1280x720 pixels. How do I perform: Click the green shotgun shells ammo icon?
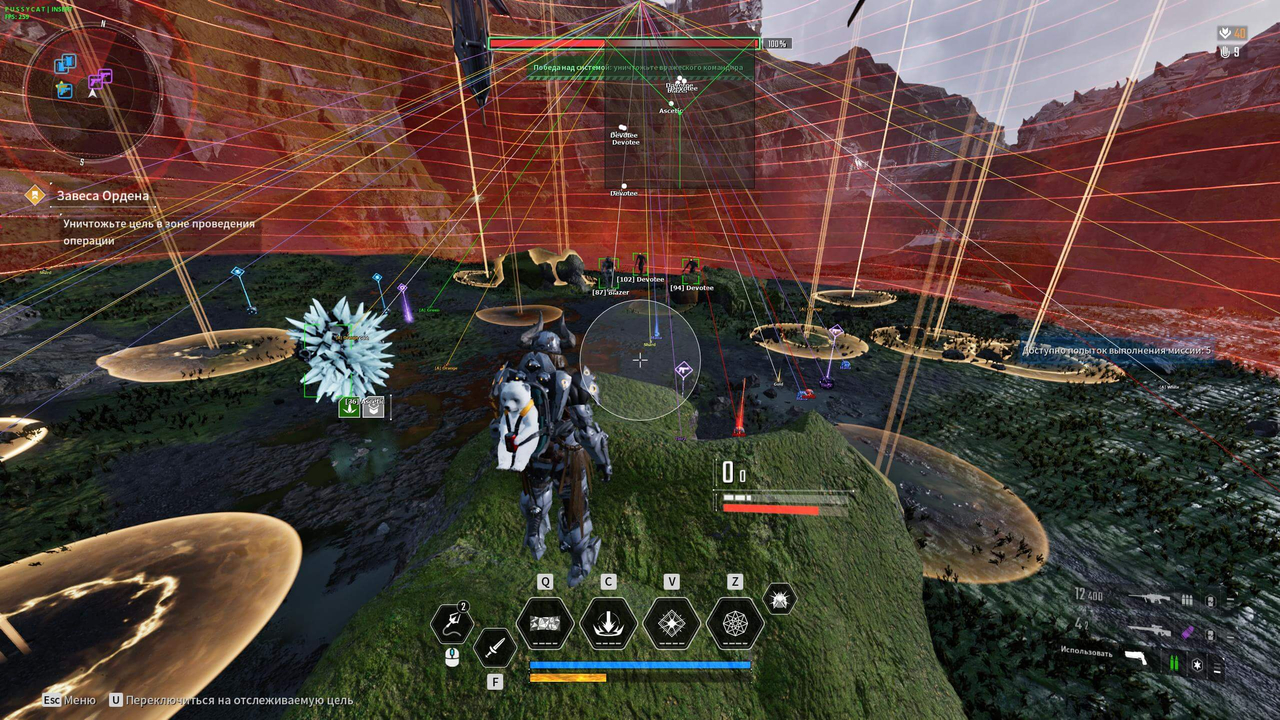(1174, 662)
